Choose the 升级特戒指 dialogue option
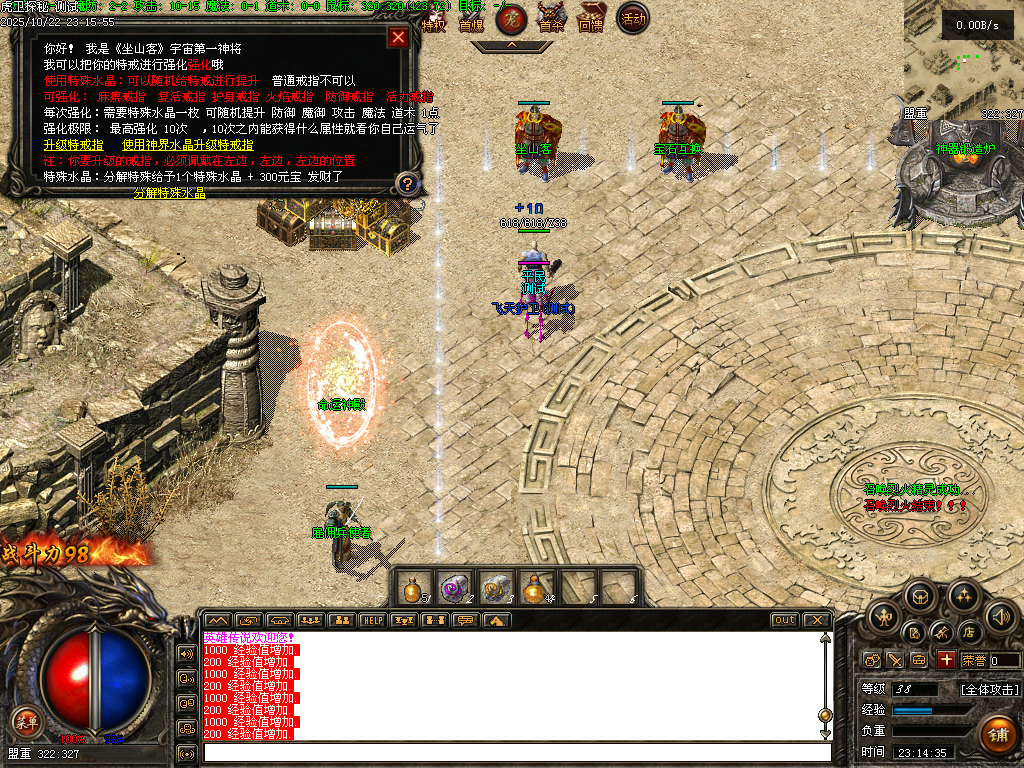Image resolution: width=1024 pixels, height=768 pixels. 73,144
